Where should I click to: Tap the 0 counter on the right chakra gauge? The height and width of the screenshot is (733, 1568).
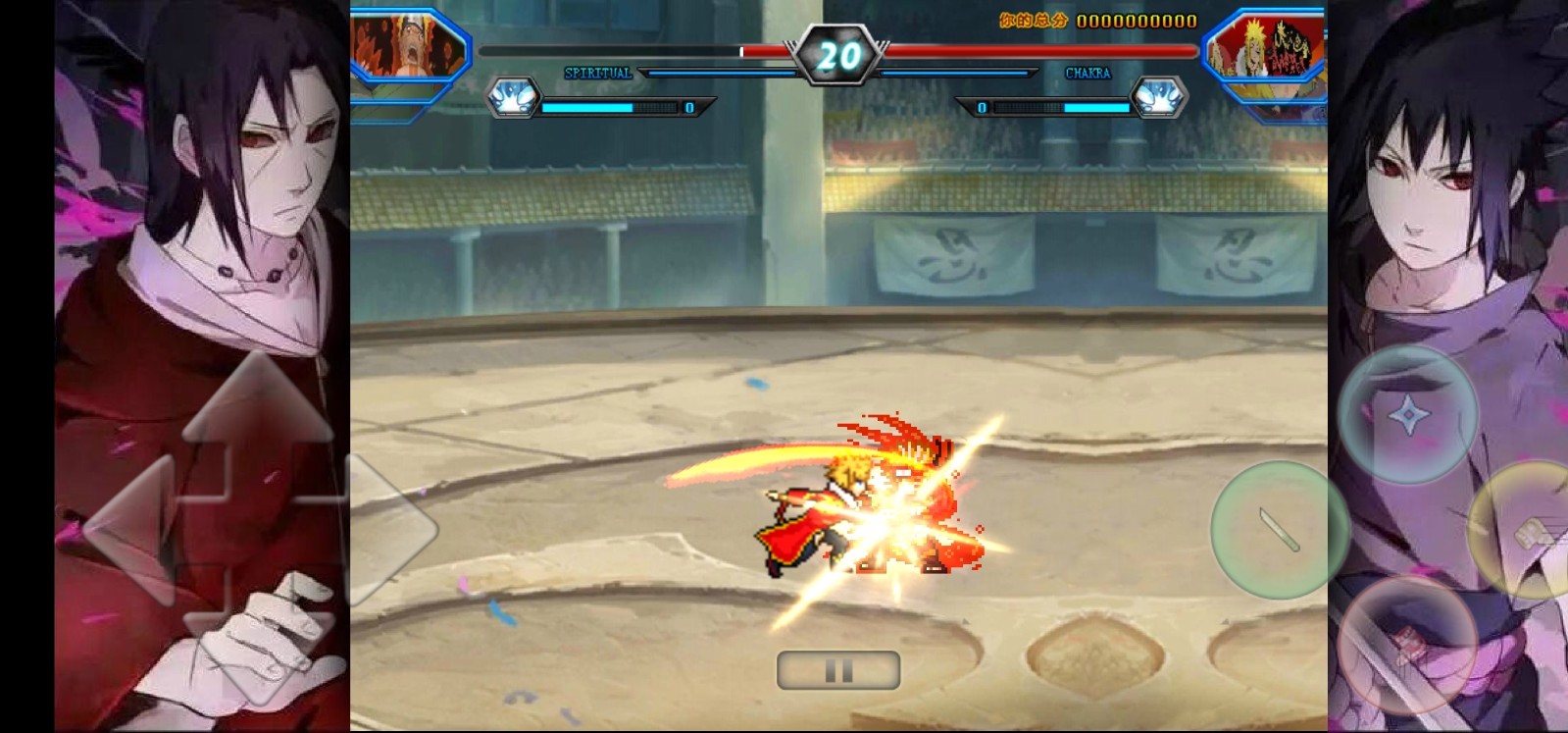(x=981, y=107)
